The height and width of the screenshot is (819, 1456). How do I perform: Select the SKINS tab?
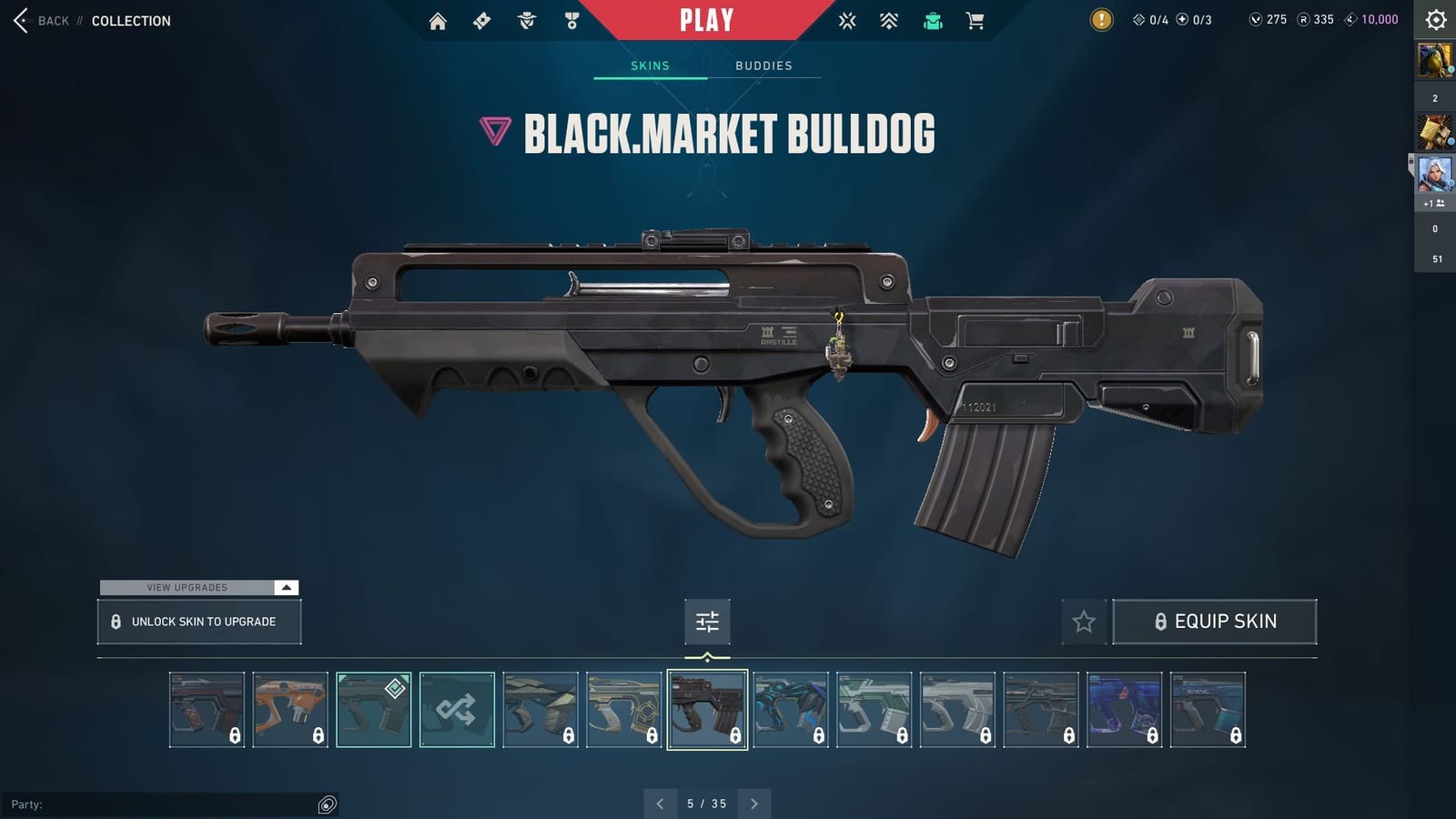click(x=651, y=66)
